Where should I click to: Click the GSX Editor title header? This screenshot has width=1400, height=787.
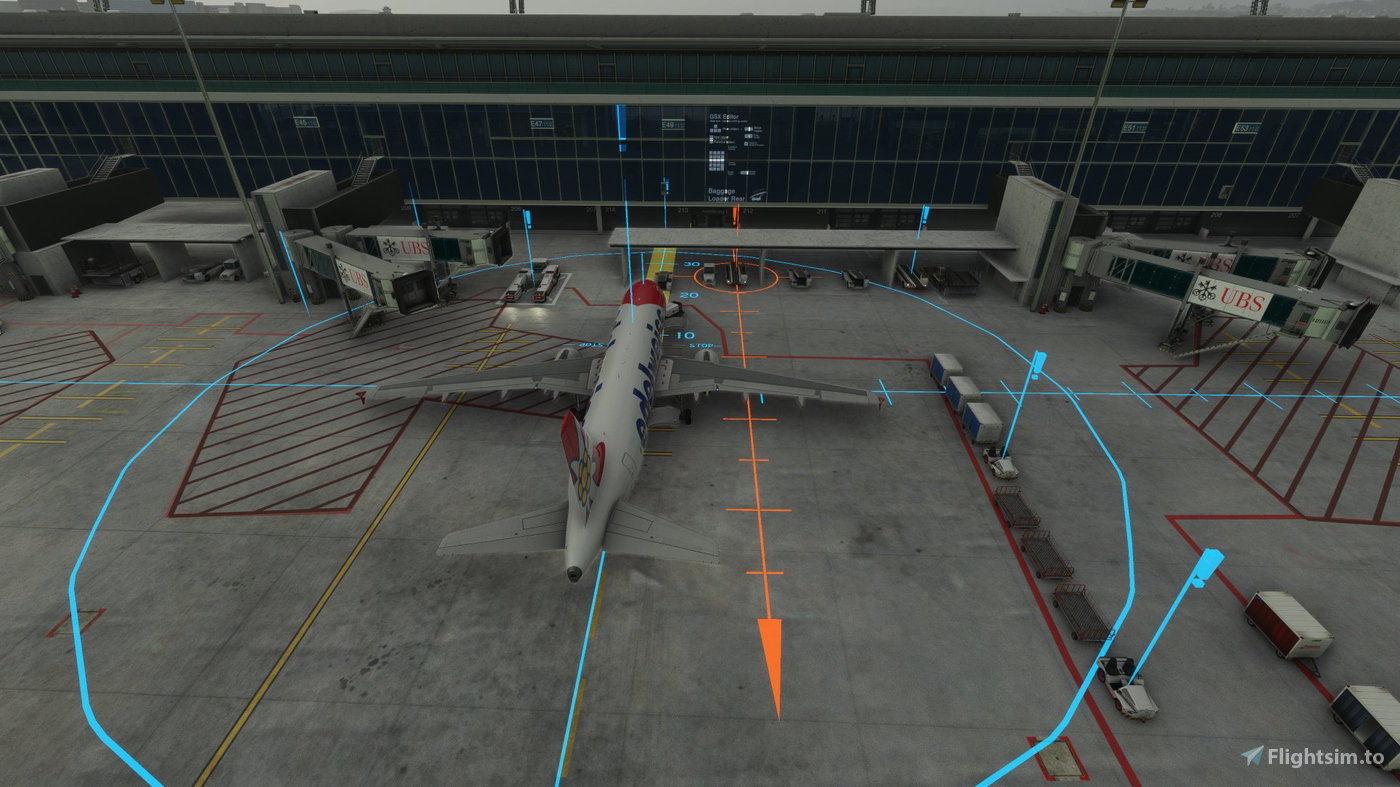pos(724,116)
